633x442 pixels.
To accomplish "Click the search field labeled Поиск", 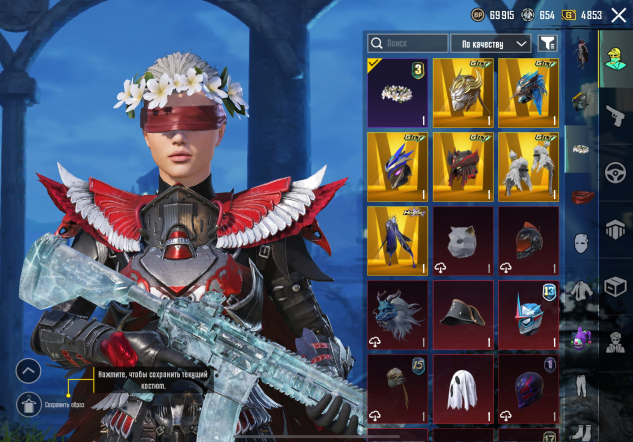I will pos(408,43).
